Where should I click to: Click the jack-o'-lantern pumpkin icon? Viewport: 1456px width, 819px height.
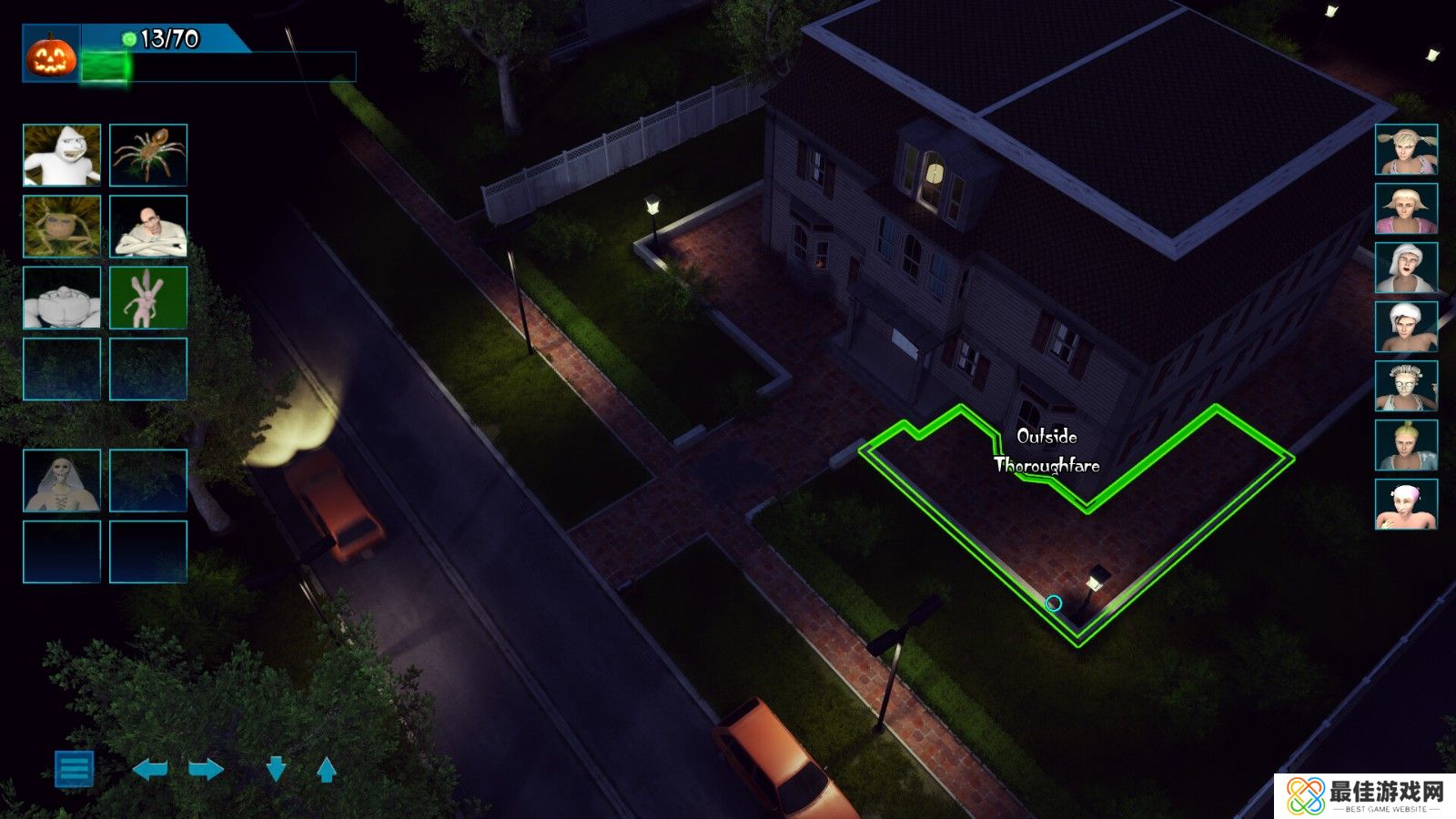51,56
